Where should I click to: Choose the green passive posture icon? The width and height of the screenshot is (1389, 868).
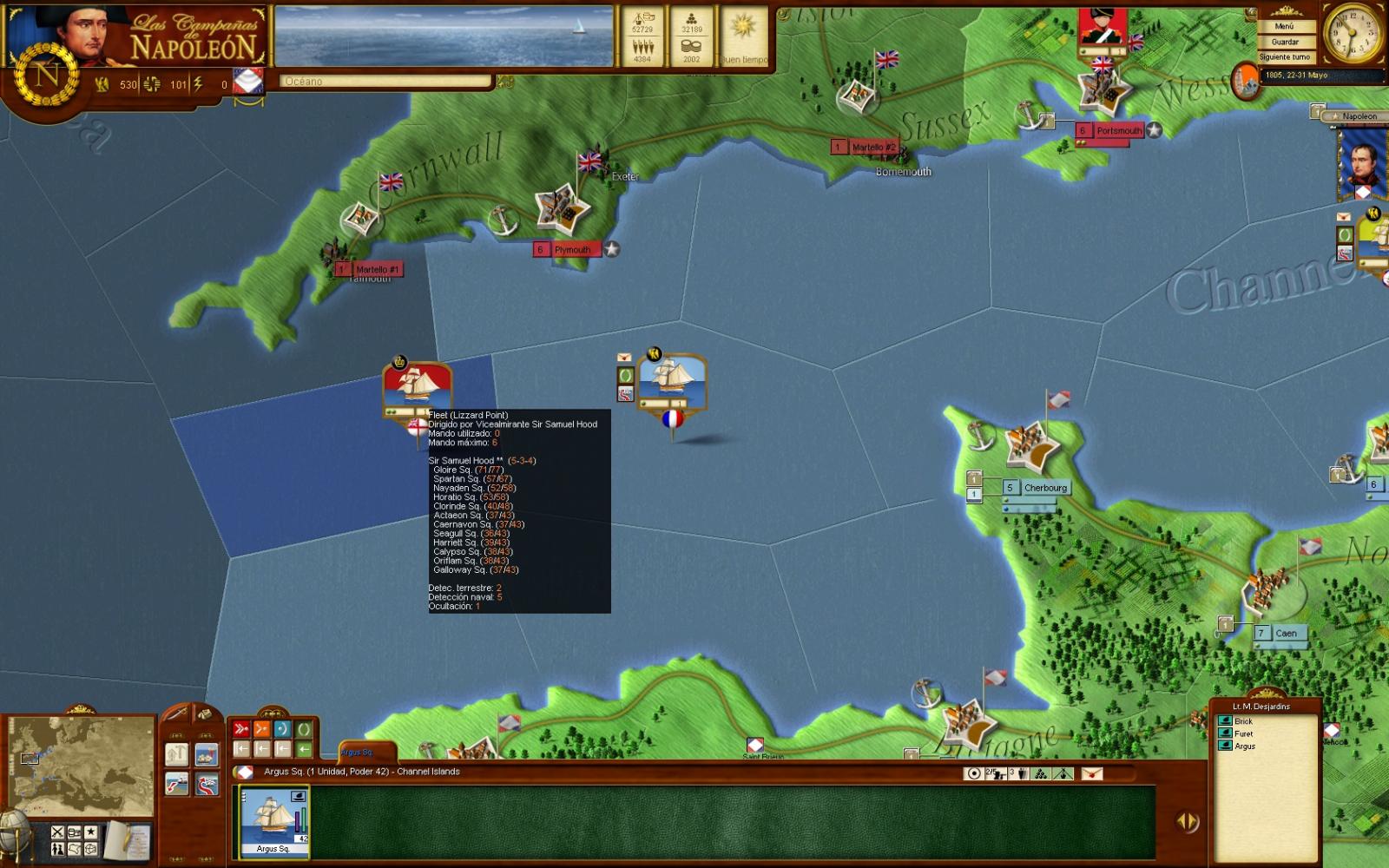coord(303,729)
